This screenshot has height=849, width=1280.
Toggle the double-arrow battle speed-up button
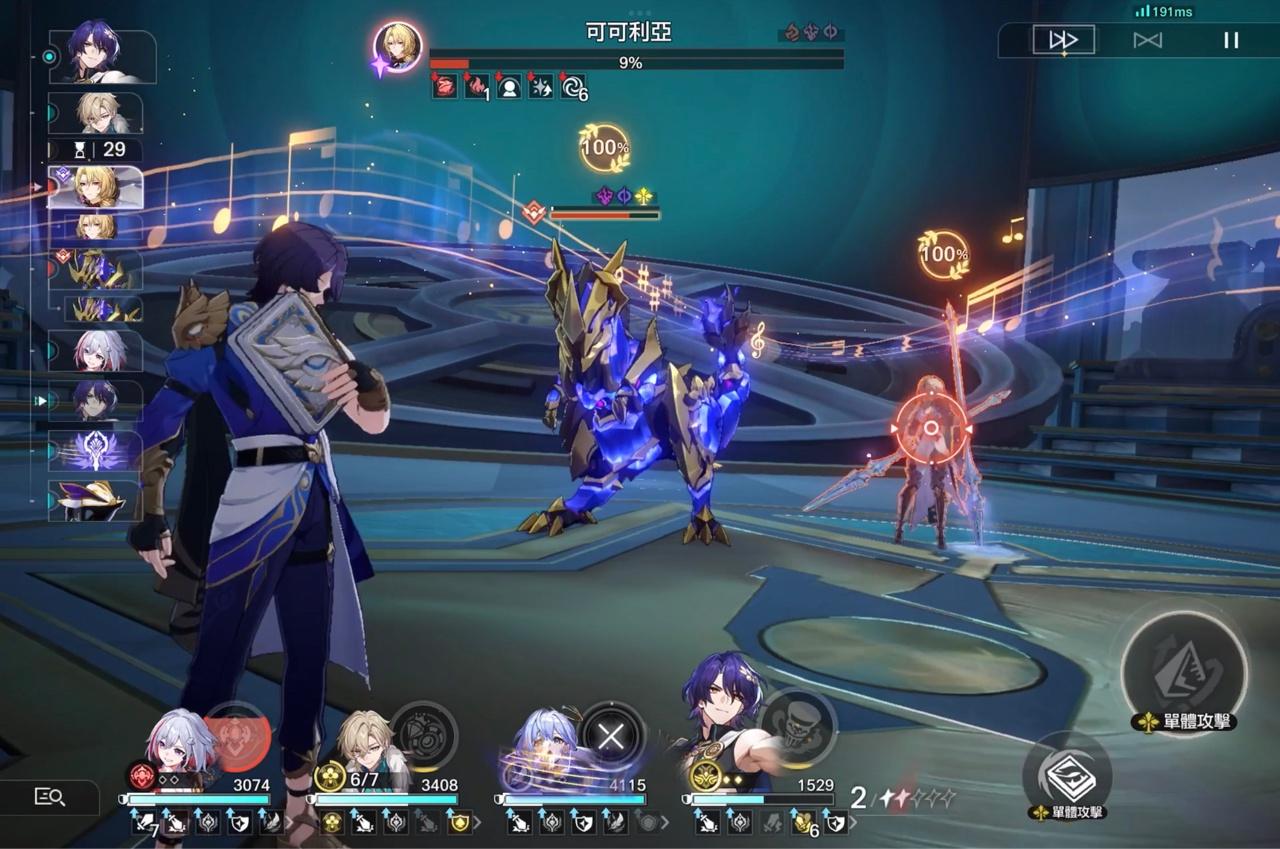coord(1063,40)
